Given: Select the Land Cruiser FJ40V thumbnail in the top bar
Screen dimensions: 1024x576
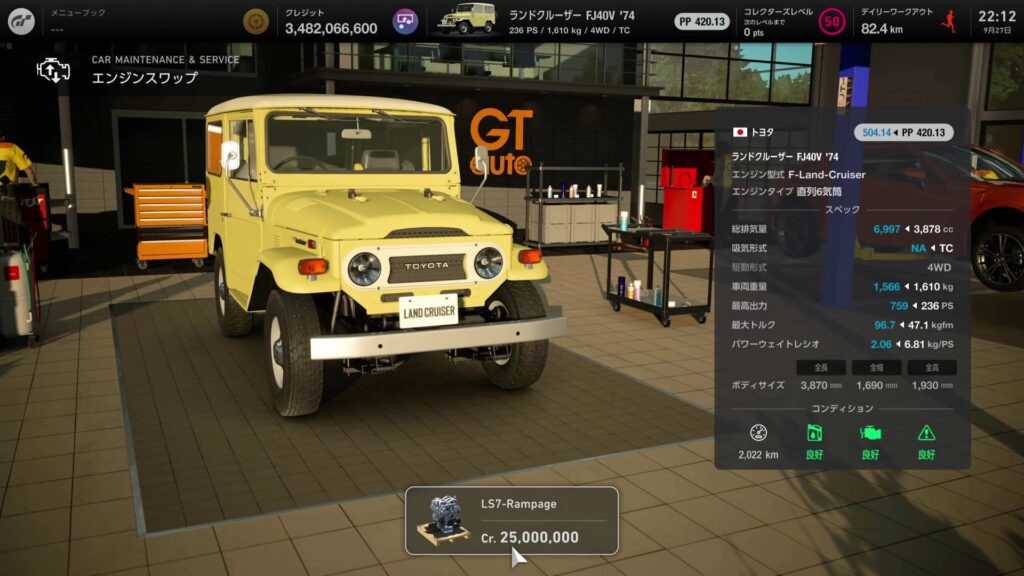Looking at the screenshot, I should tap(467, 20).
